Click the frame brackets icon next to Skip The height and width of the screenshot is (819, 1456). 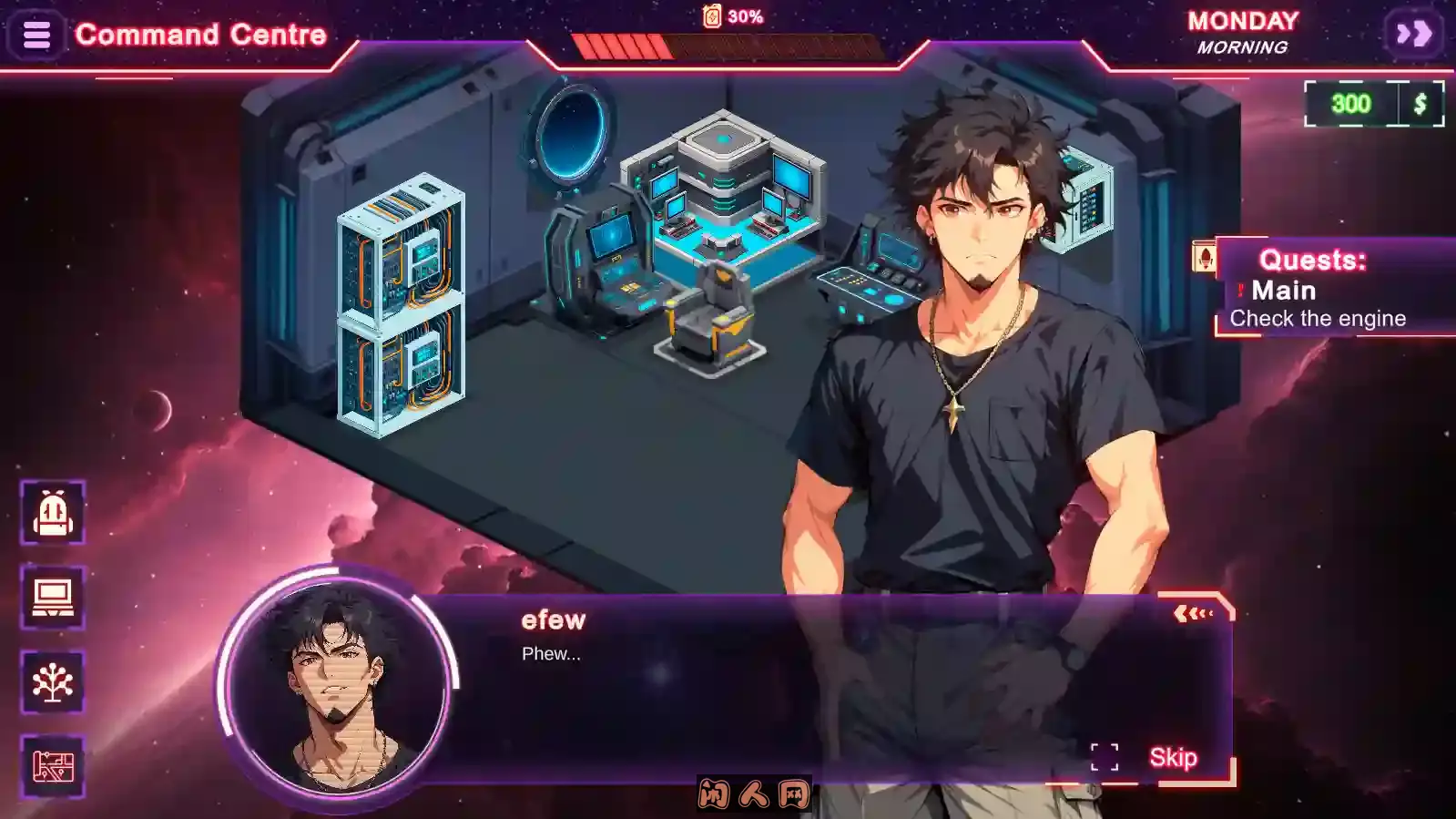(x=1105, y=755)
